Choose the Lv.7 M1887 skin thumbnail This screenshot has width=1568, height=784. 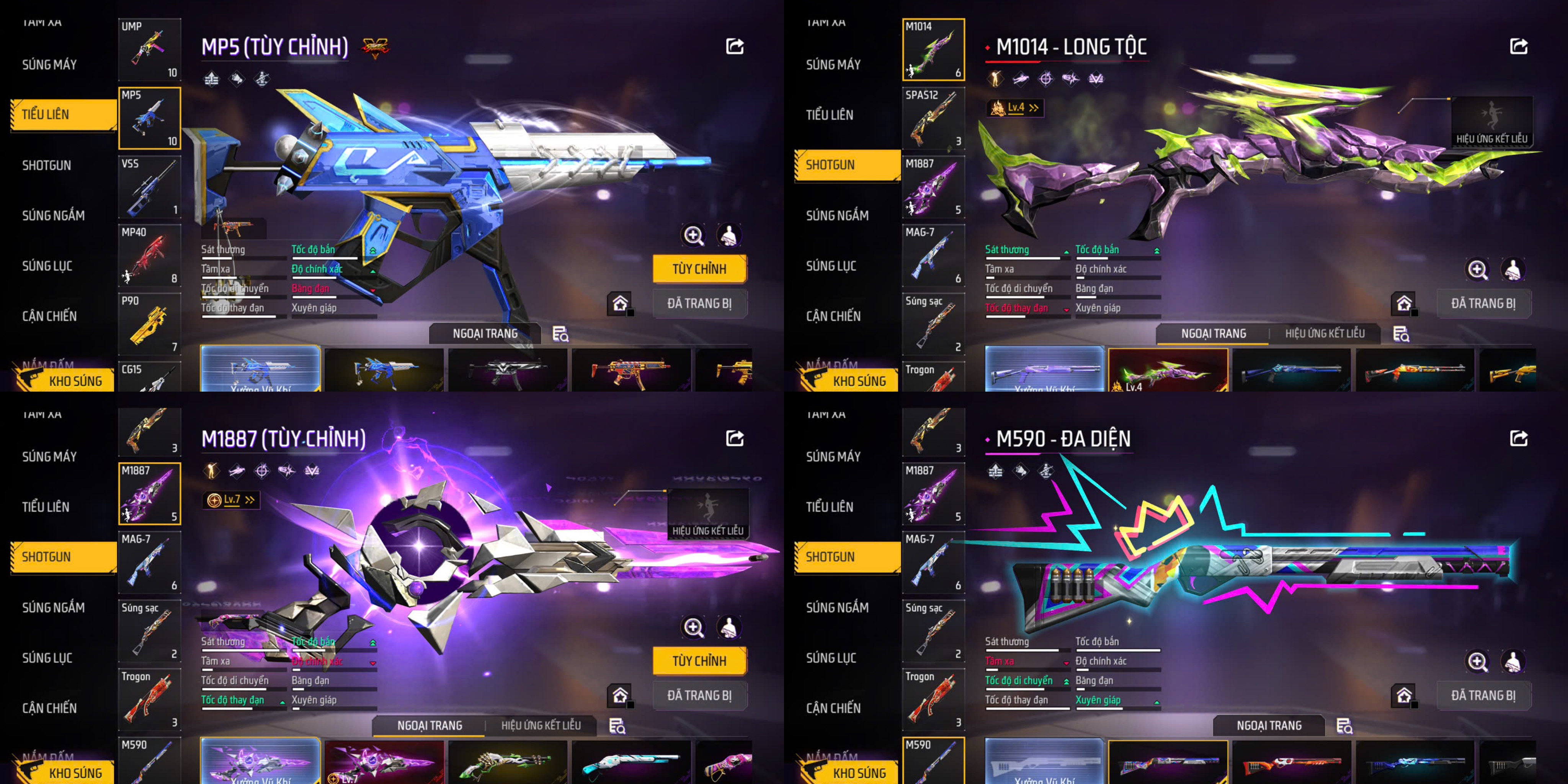tap(384, 761)
